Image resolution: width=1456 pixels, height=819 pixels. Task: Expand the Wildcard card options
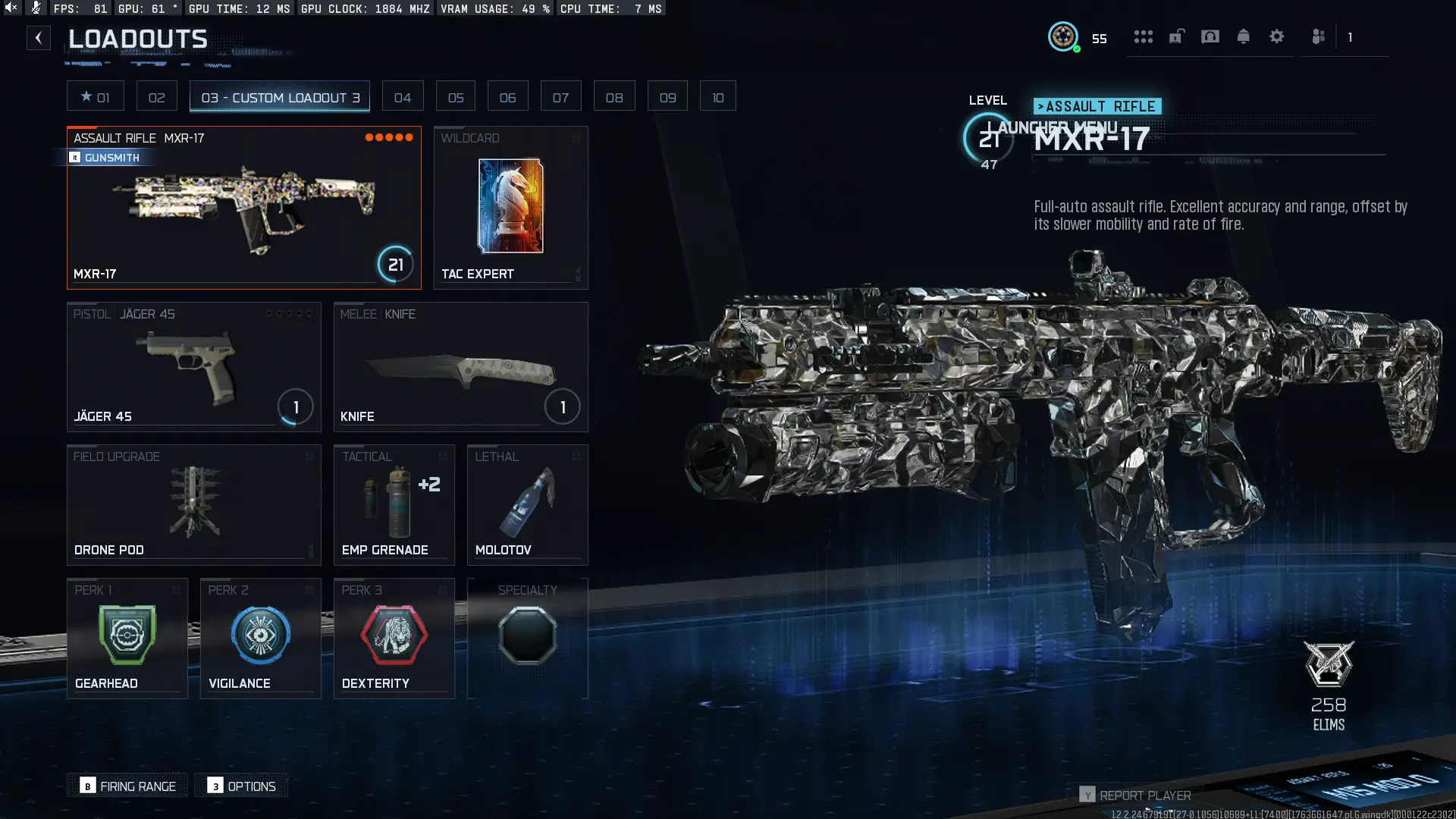tap(576, 139)
